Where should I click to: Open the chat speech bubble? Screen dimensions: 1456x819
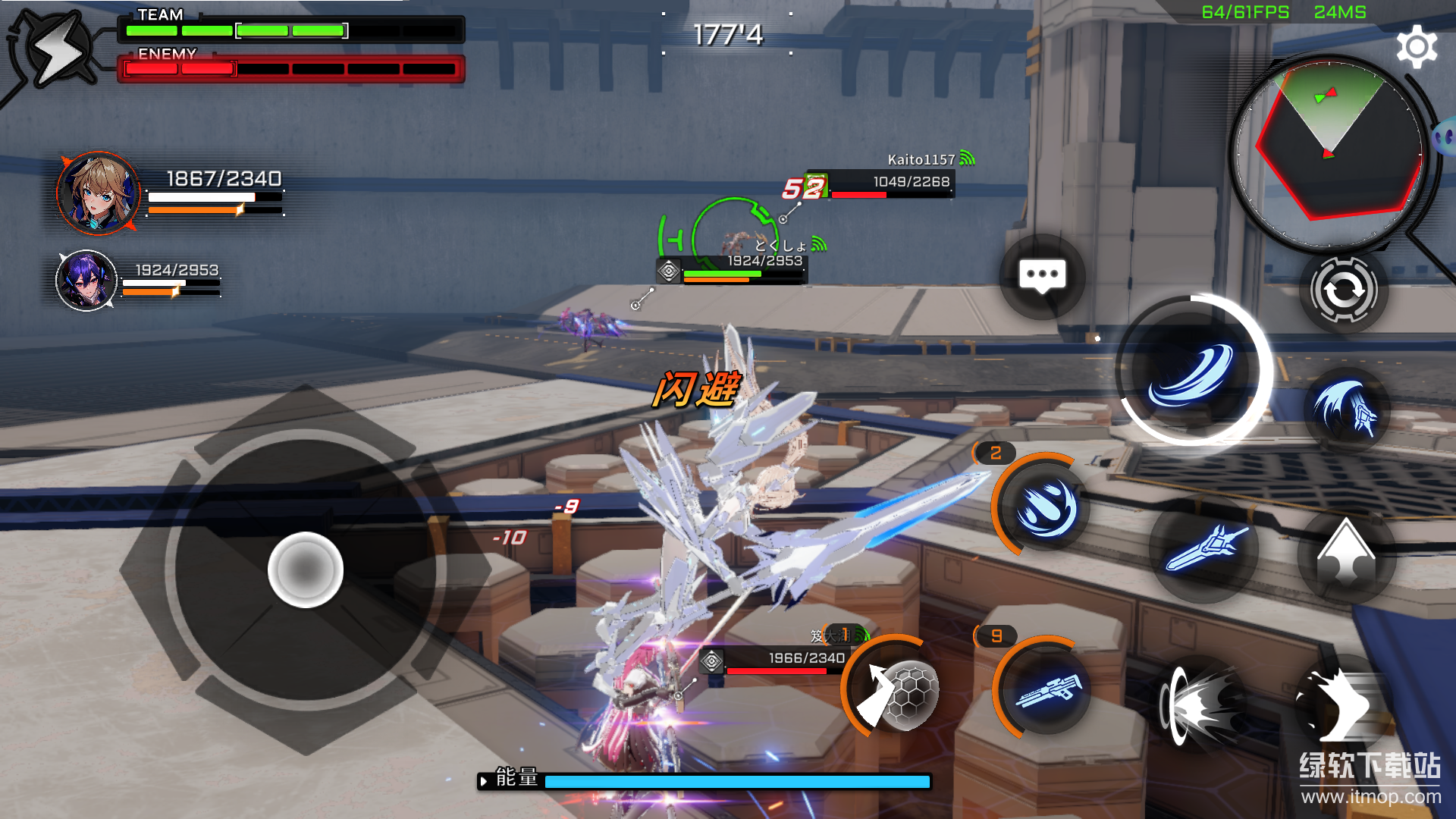pyautogui.click(x=1042, y=276)
